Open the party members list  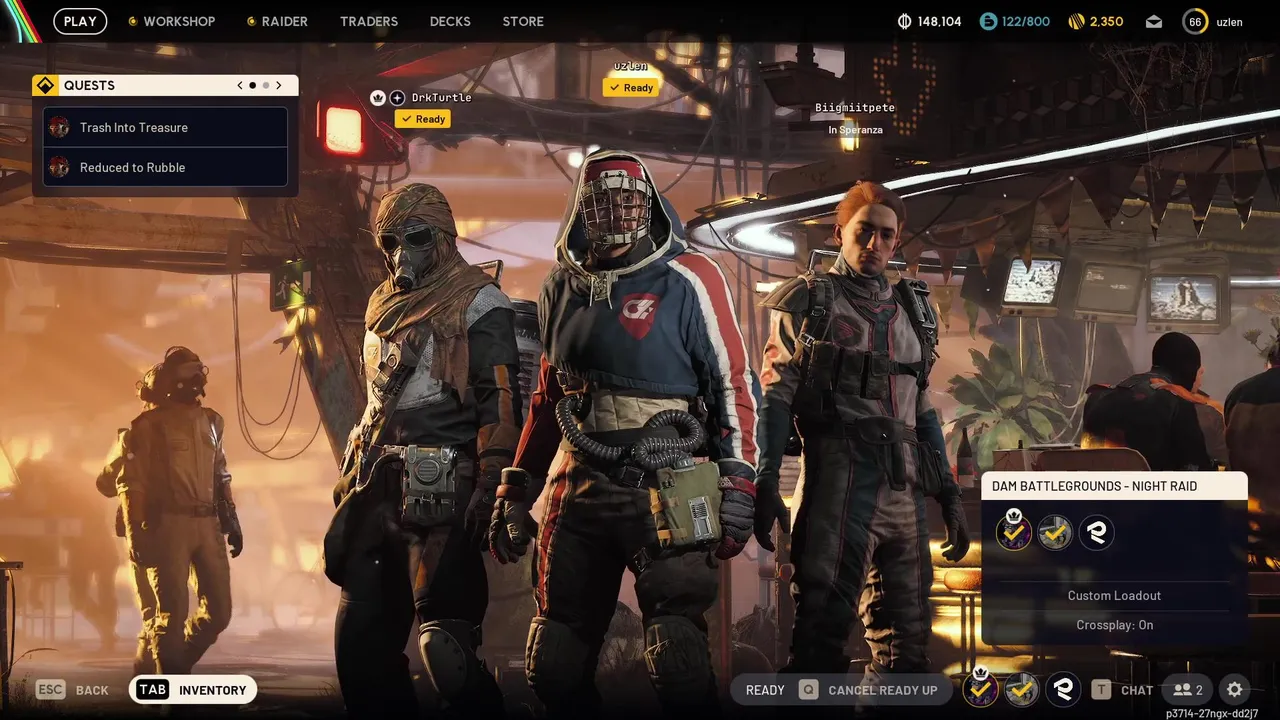click(x=1188, y=690)
